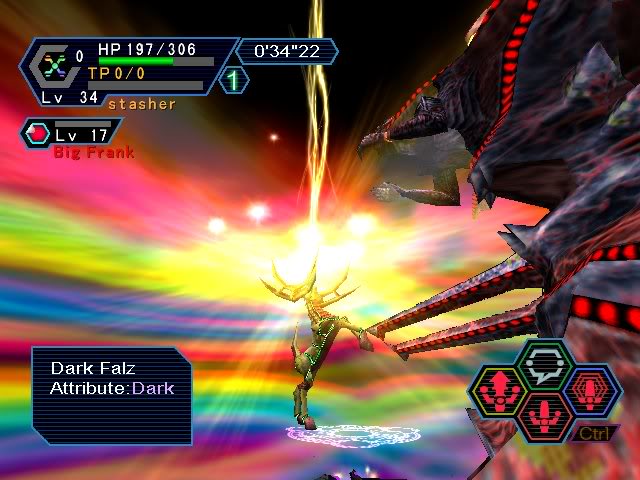Viewport: 640px width, 480px height.
Task: Activate the yellow-bordered attack hexagon
Action: tap(501, 390)
